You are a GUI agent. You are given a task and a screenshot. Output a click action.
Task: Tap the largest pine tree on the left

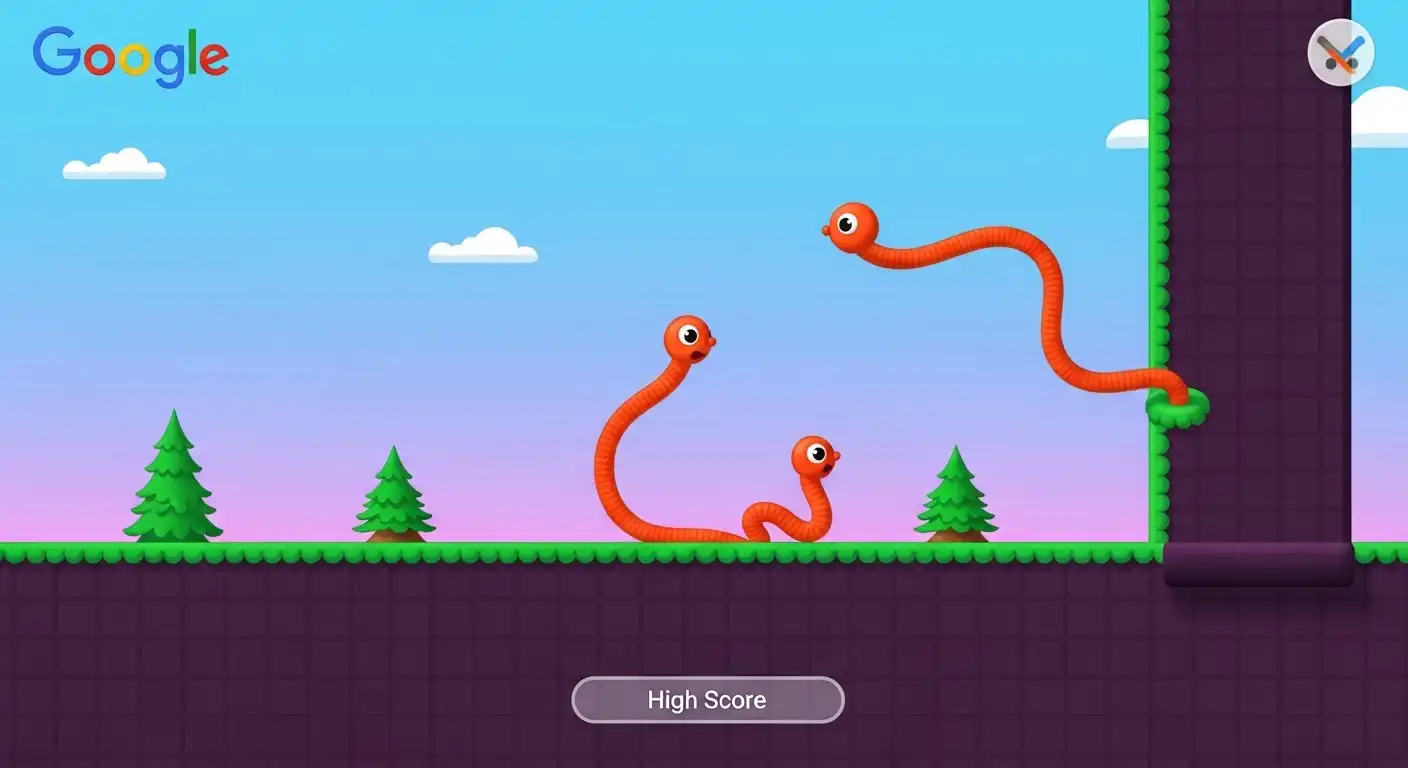[x=172, y=485]
